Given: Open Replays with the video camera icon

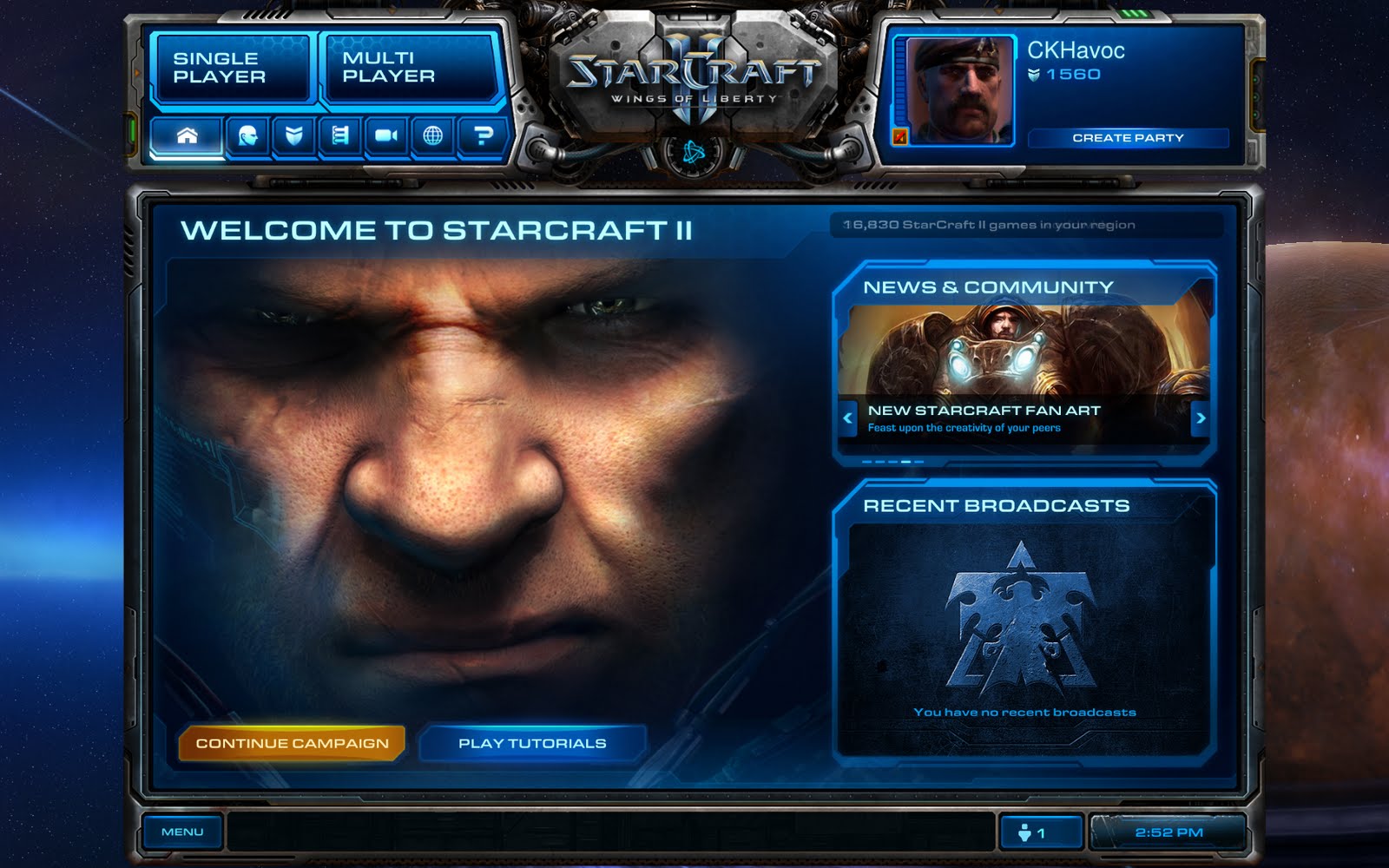Looking at the screenshot, I should [x=386, y=136].
